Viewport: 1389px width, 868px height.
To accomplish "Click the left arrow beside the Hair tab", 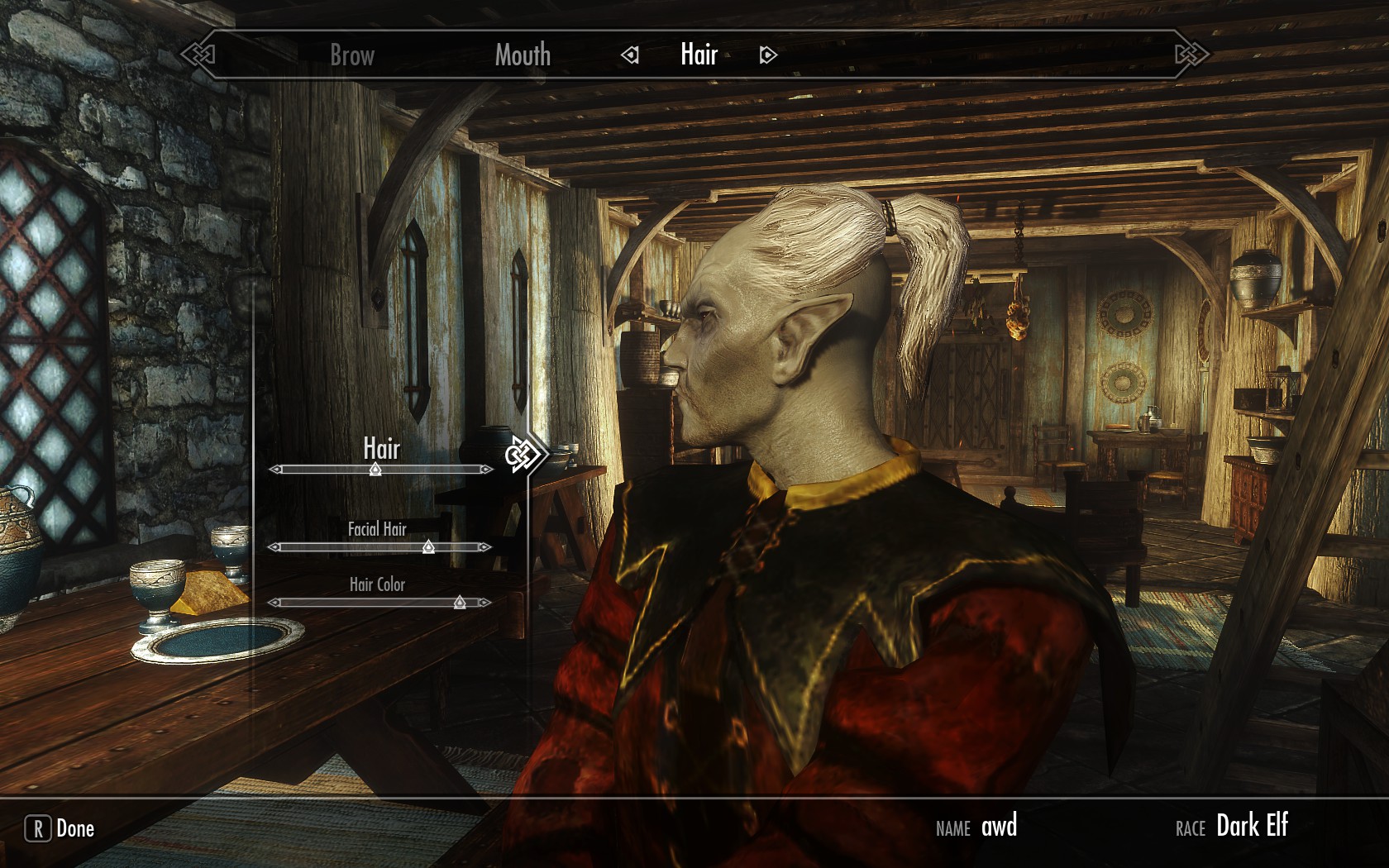I will 631,55.
